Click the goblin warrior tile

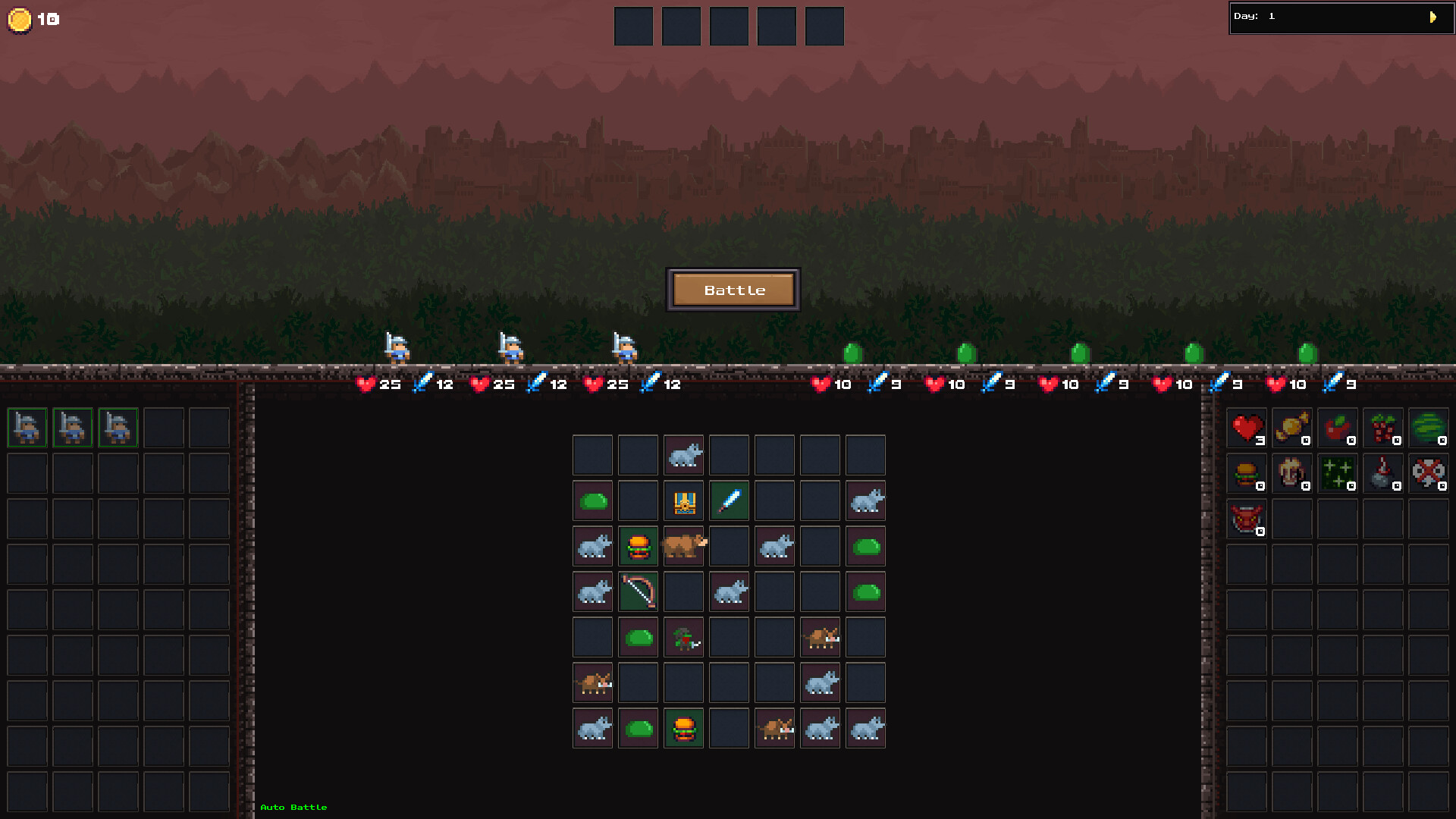(x=683, y=637)
